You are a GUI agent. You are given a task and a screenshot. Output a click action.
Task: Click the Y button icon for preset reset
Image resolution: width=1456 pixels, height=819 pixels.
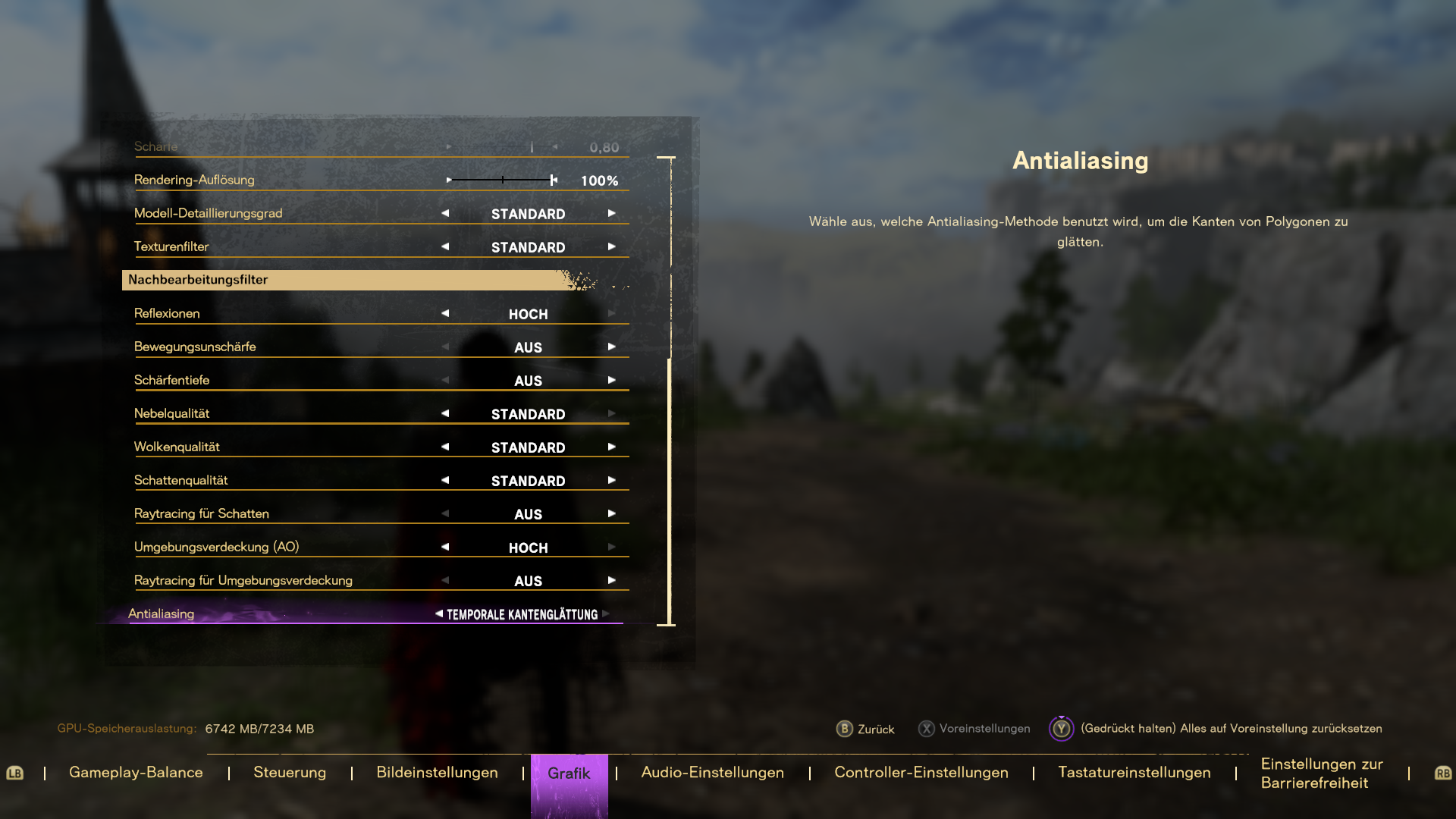[x=1062, y=729]
